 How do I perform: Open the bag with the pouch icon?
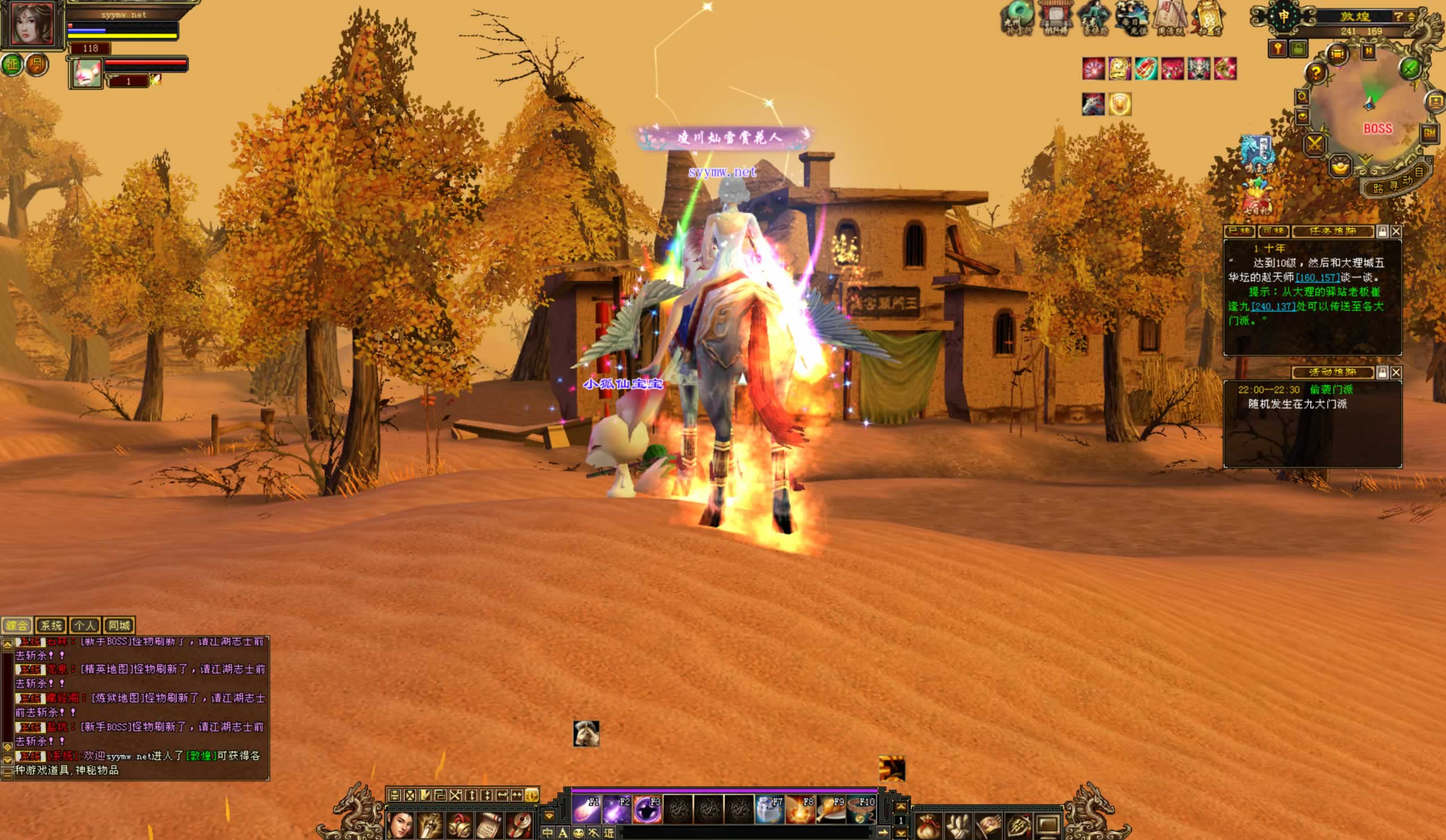929,827
